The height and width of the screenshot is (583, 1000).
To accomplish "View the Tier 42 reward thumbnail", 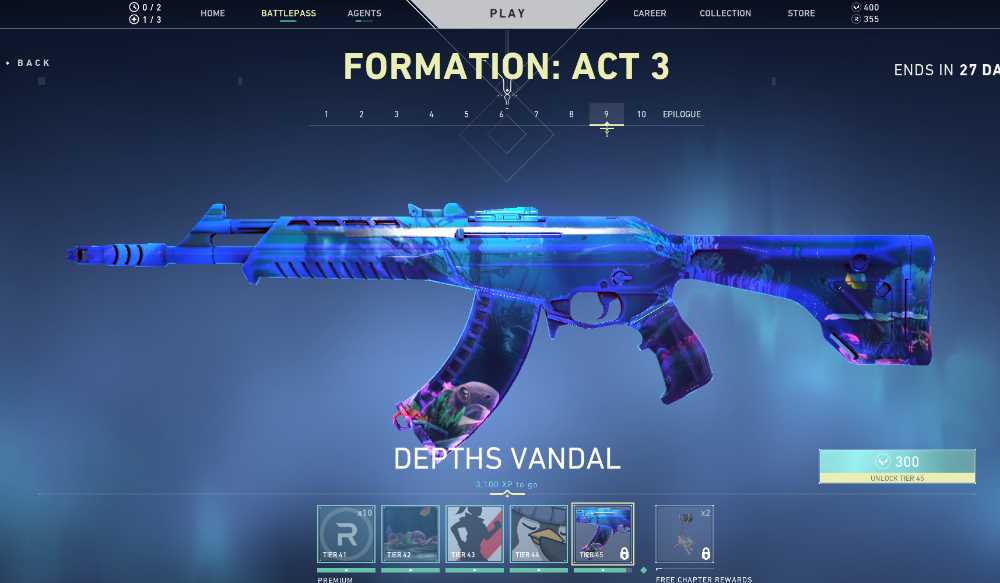I will point(410,534).
